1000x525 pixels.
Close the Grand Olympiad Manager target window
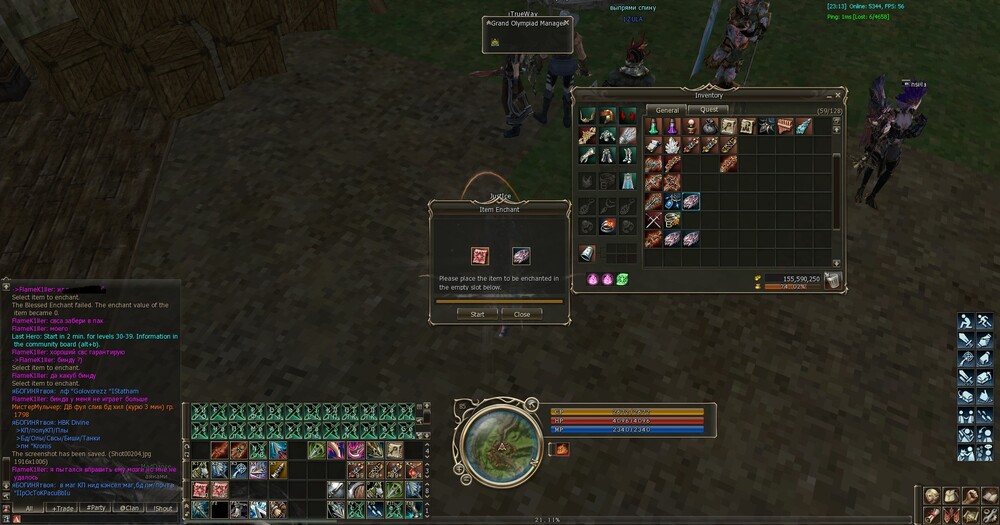(x=566, y=21)
